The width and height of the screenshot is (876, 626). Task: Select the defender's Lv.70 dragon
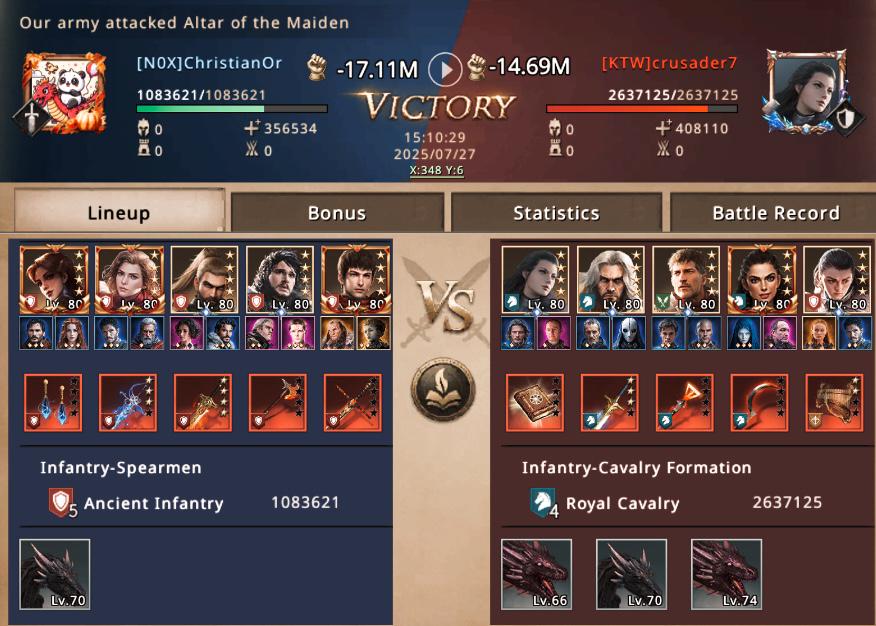coord(631,574)
